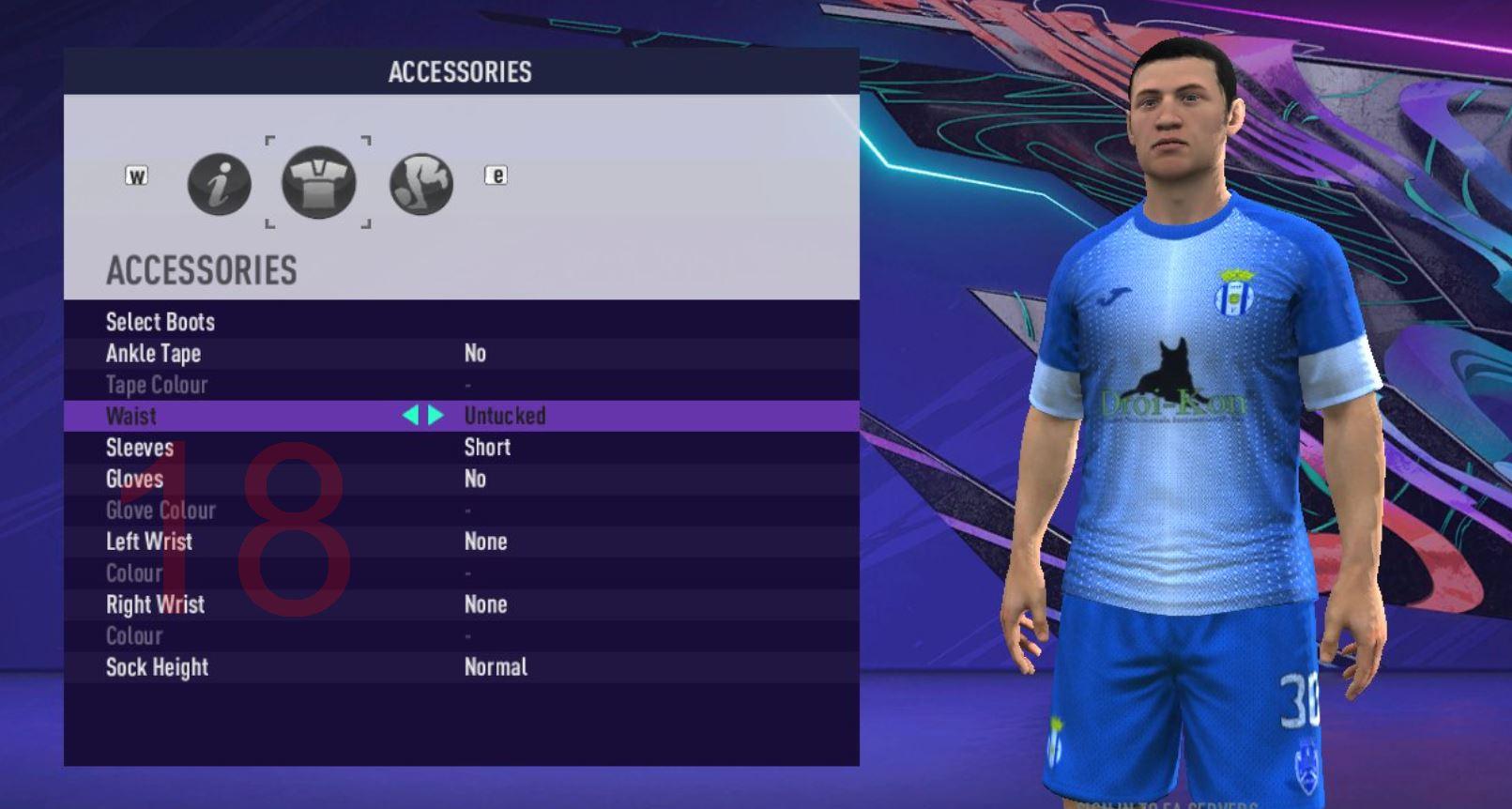Screen dimensions: 1512x809
Task: Click the right arrow on Waist
Action: coord(436,416)
